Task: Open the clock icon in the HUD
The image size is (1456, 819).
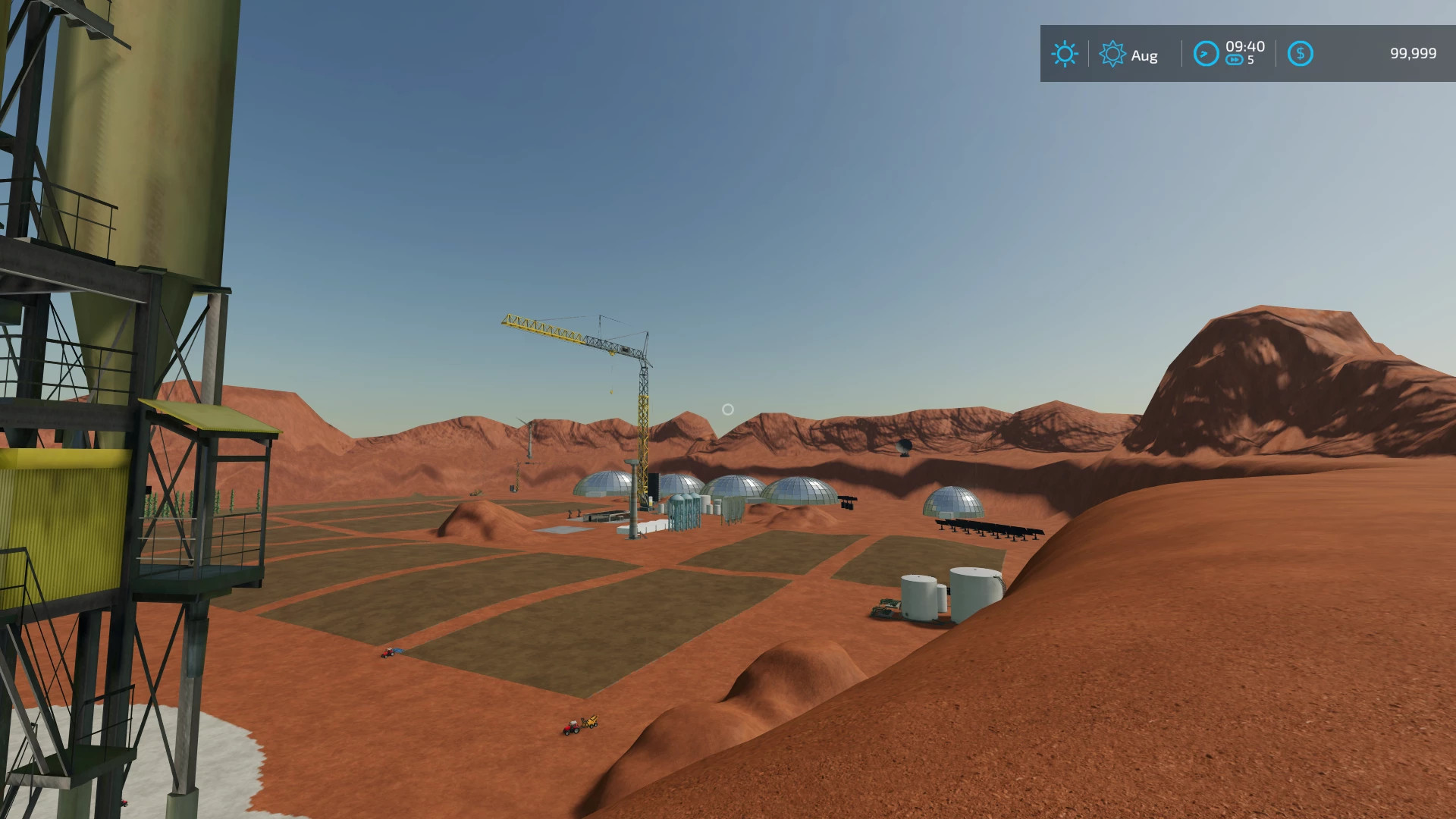Action: pos(1207,54)
